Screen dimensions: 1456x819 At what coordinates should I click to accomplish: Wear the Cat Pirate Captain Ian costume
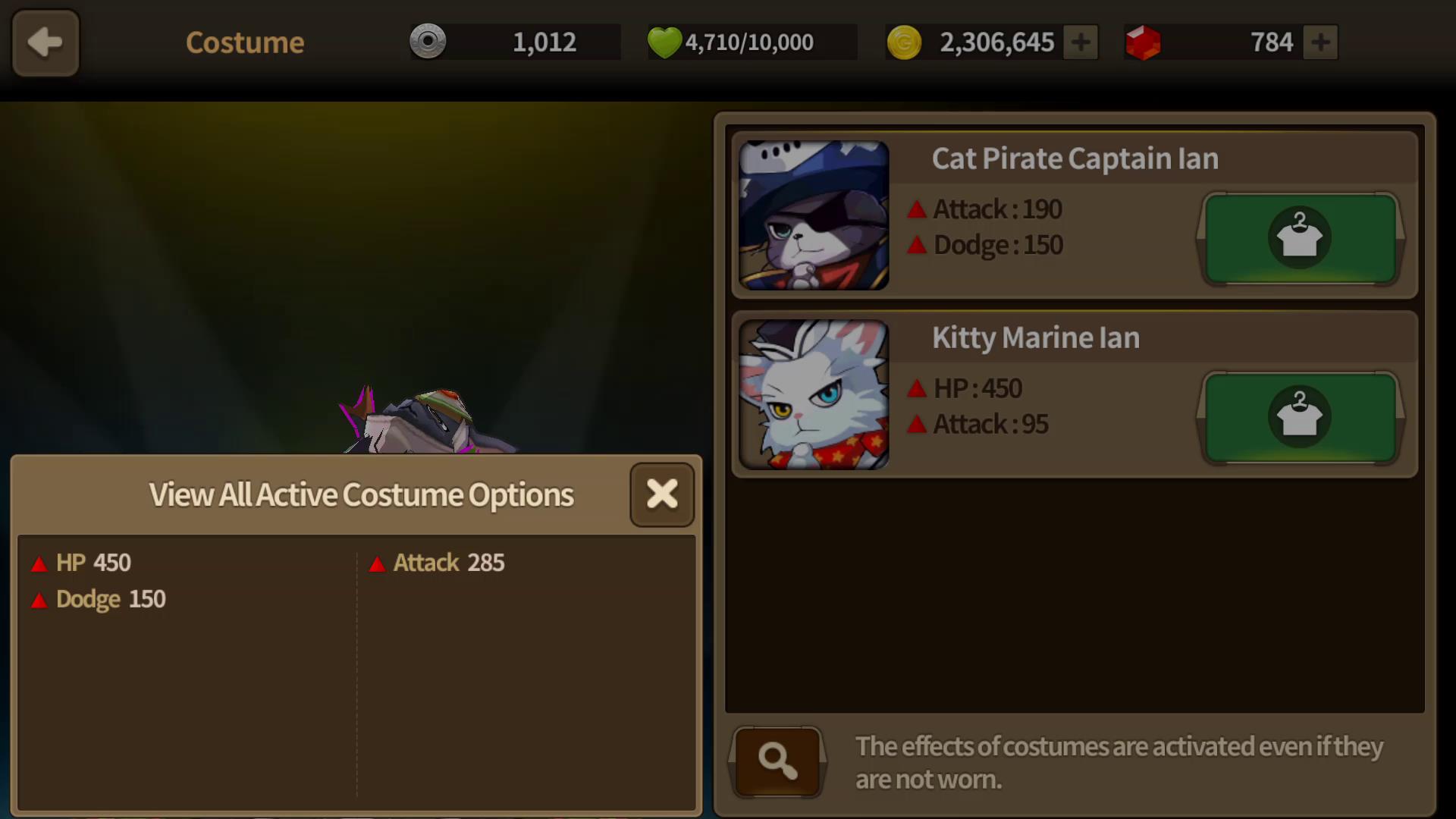[x=1300, y=238]
